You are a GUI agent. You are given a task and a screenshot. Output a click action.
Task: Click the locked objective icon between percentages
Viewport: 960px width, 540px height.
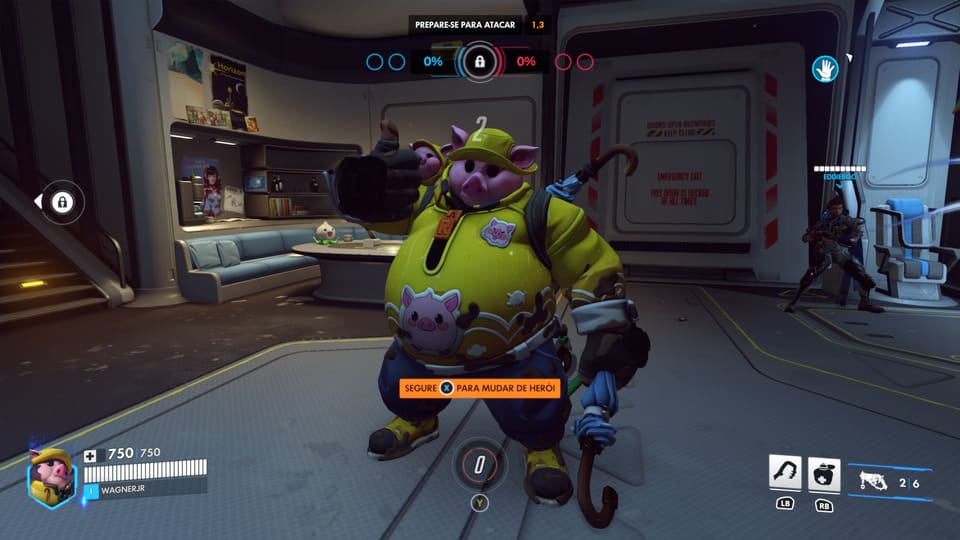480,62
